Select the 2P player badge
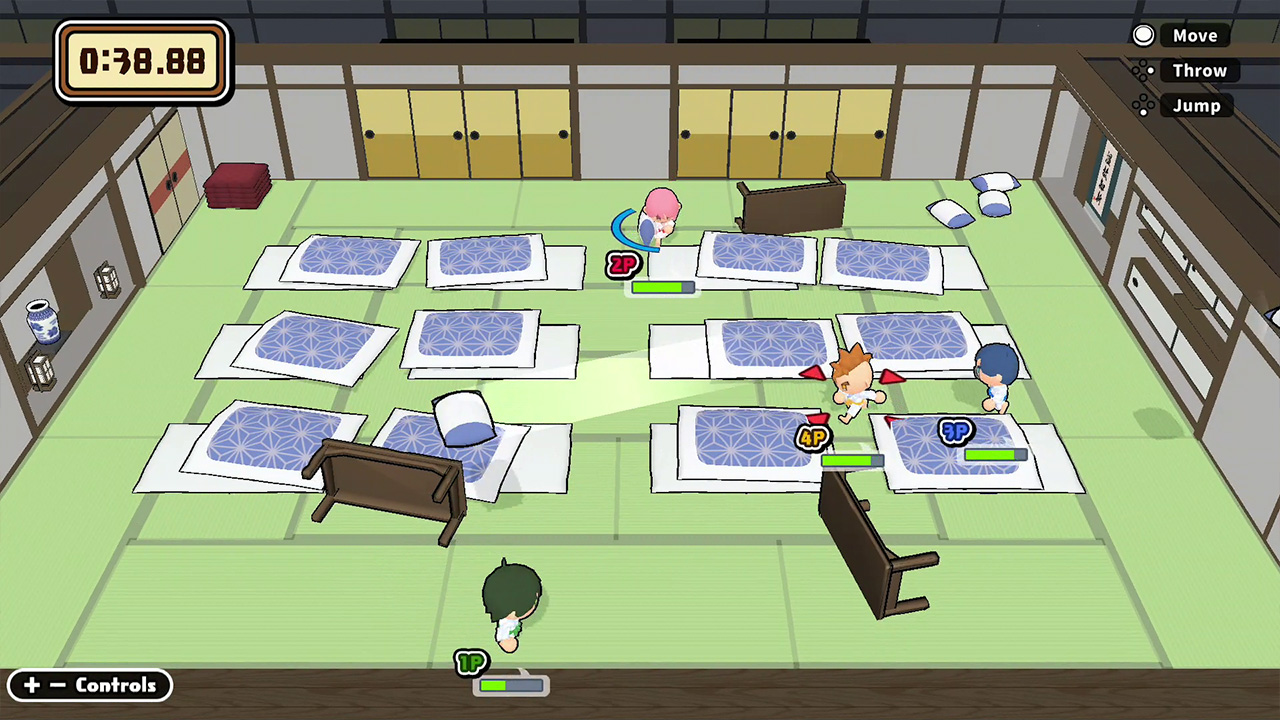 [x=622, y=265]
